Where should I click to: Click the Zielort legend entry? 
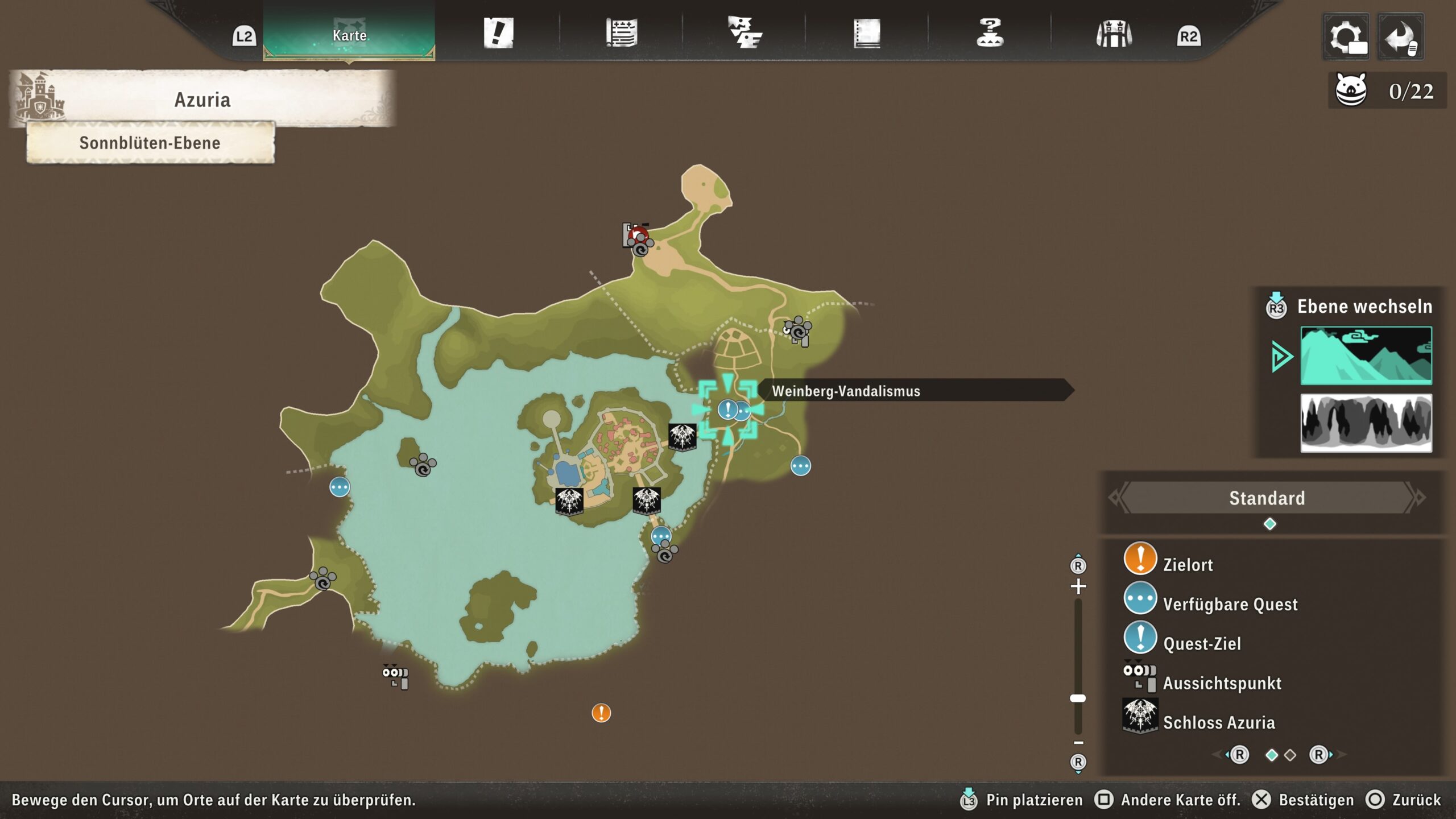[1188, 564]
